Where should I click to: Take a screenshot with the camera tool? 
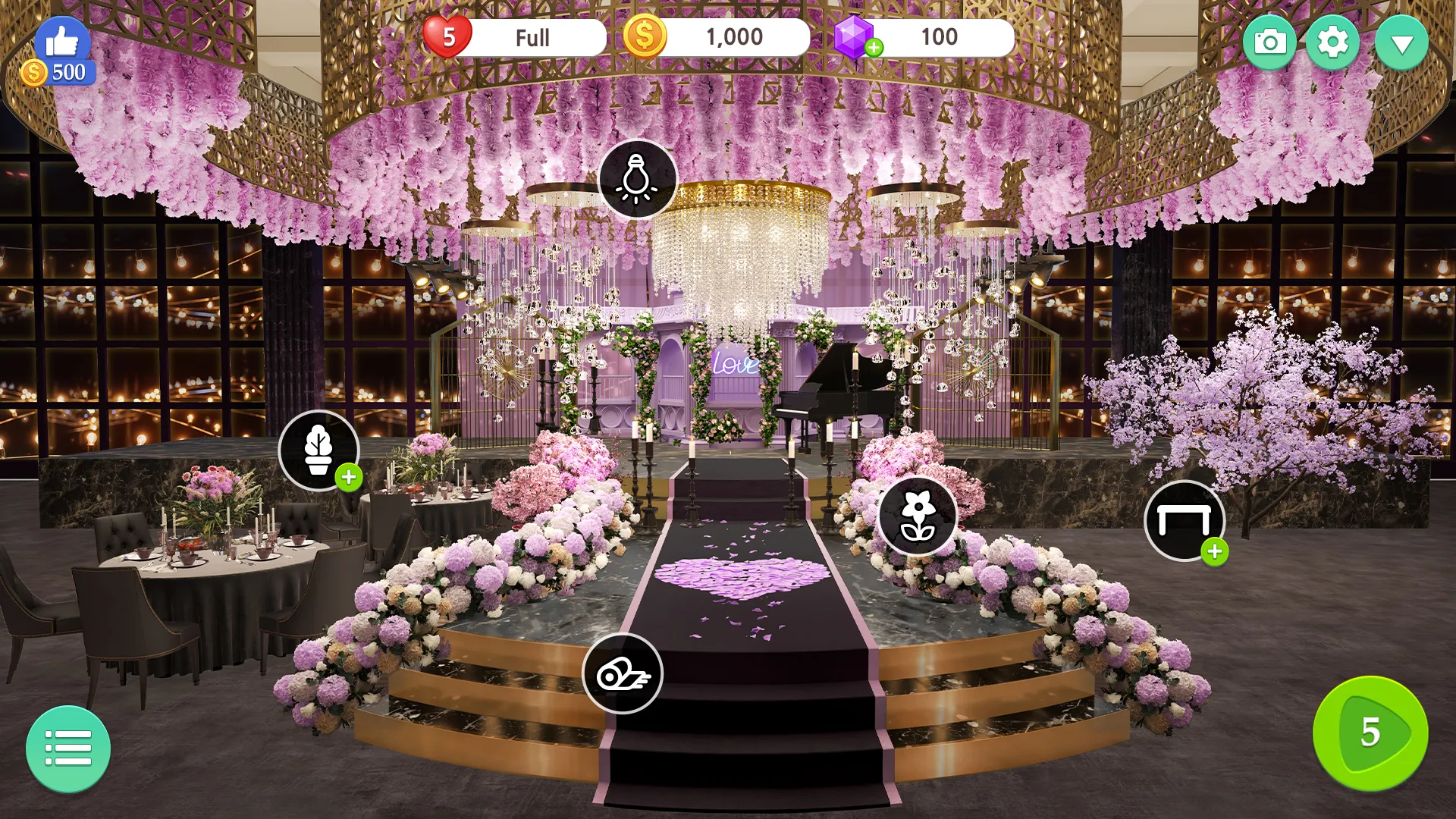(x=1269, y=42)
